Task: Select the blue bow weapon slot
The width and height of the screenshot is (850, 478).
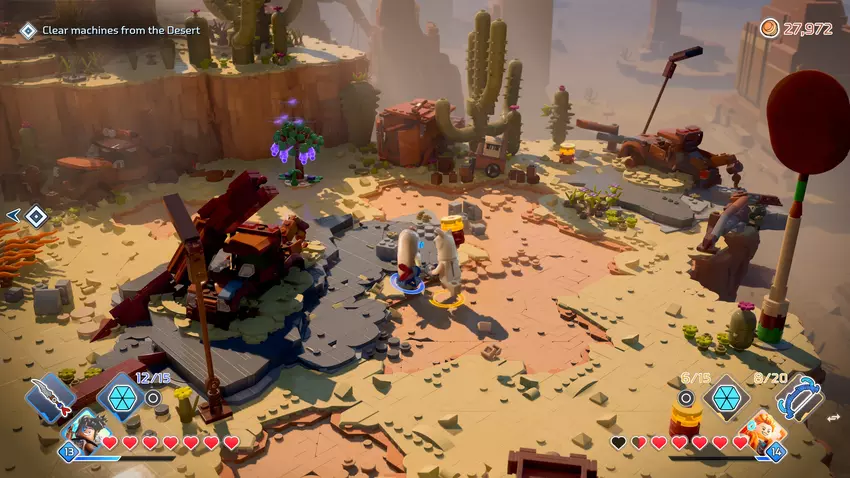Action: (x=797, y=397)
